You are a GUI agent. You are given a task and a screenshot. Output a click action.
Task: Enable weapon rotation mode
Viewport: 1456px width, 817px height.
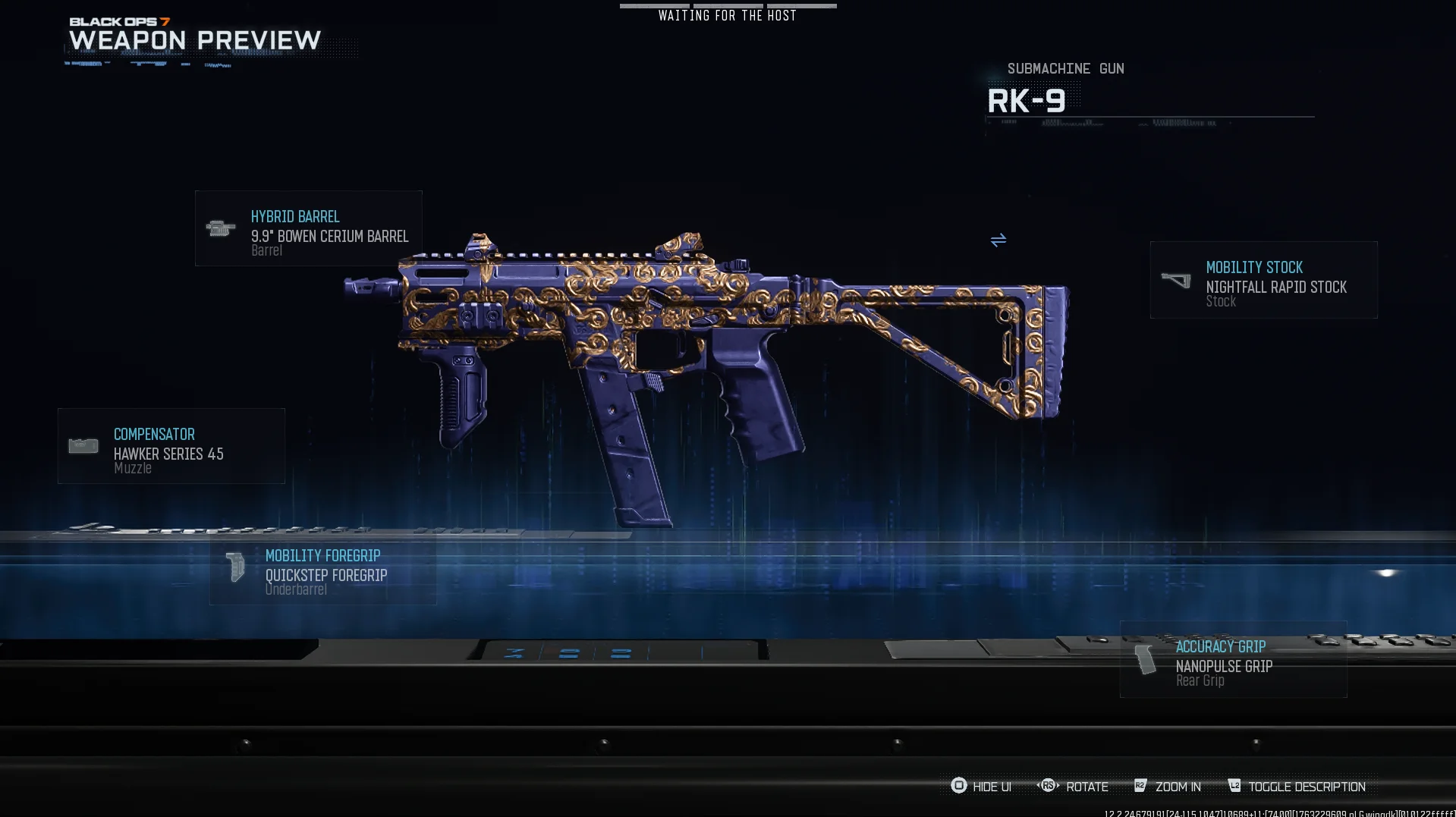[x=1087, y=786]
